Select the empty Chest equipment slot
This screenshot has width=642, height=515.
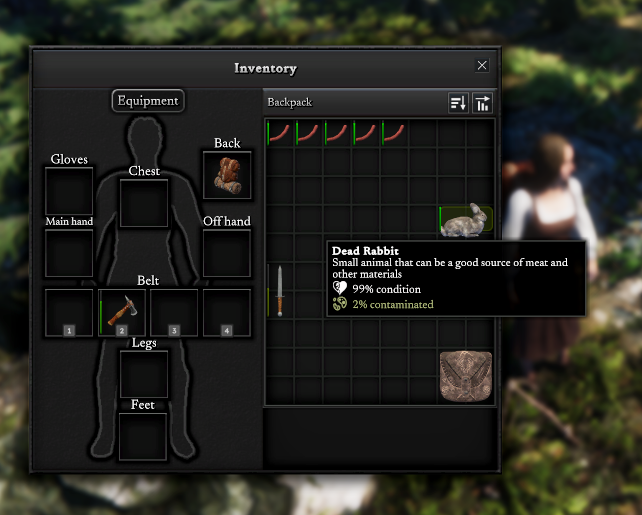pyautogui.click(x=144, y=203)
